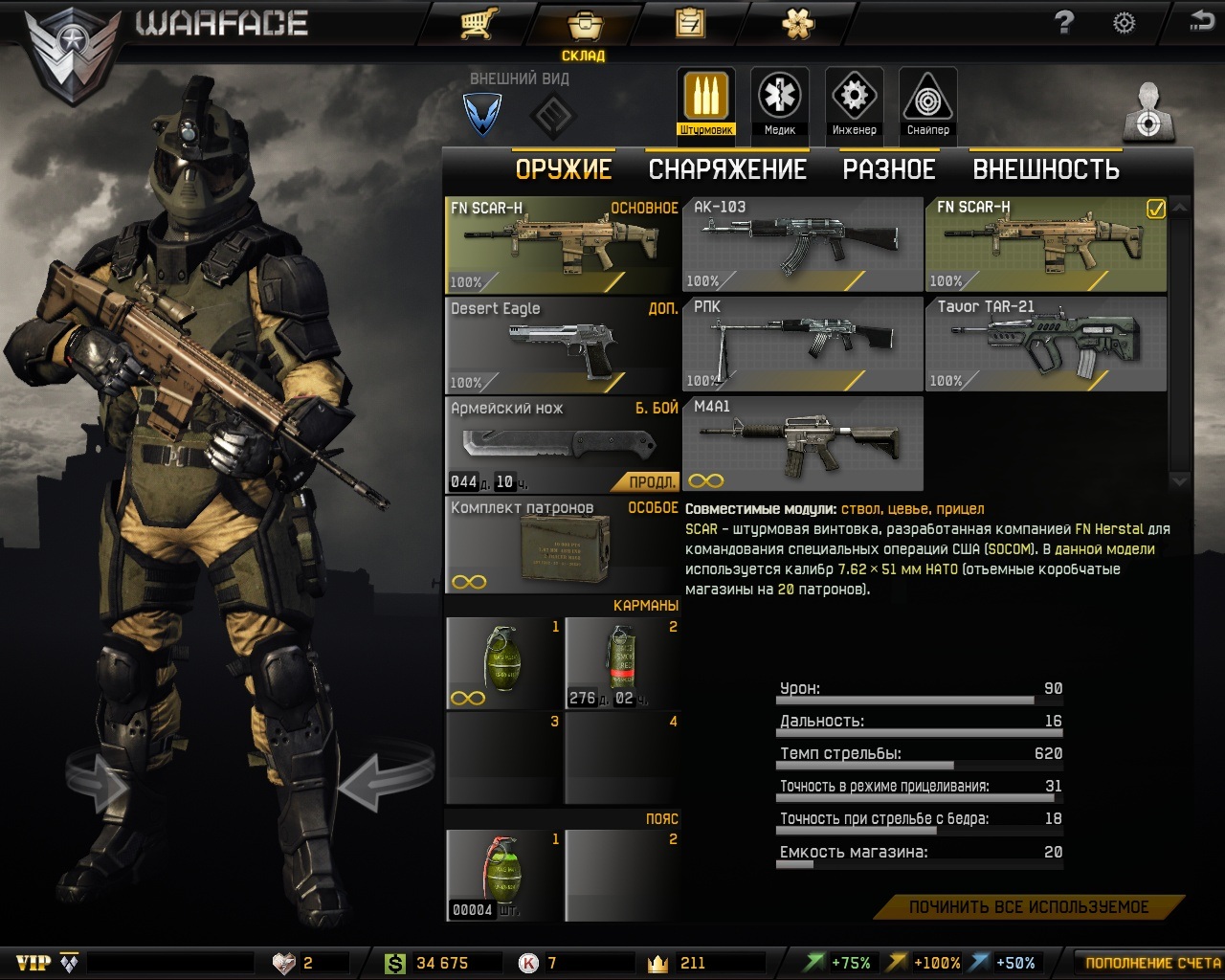Go back with the return arrow
Viewport: 1225px width, 980px height.
coord(1201,21)
